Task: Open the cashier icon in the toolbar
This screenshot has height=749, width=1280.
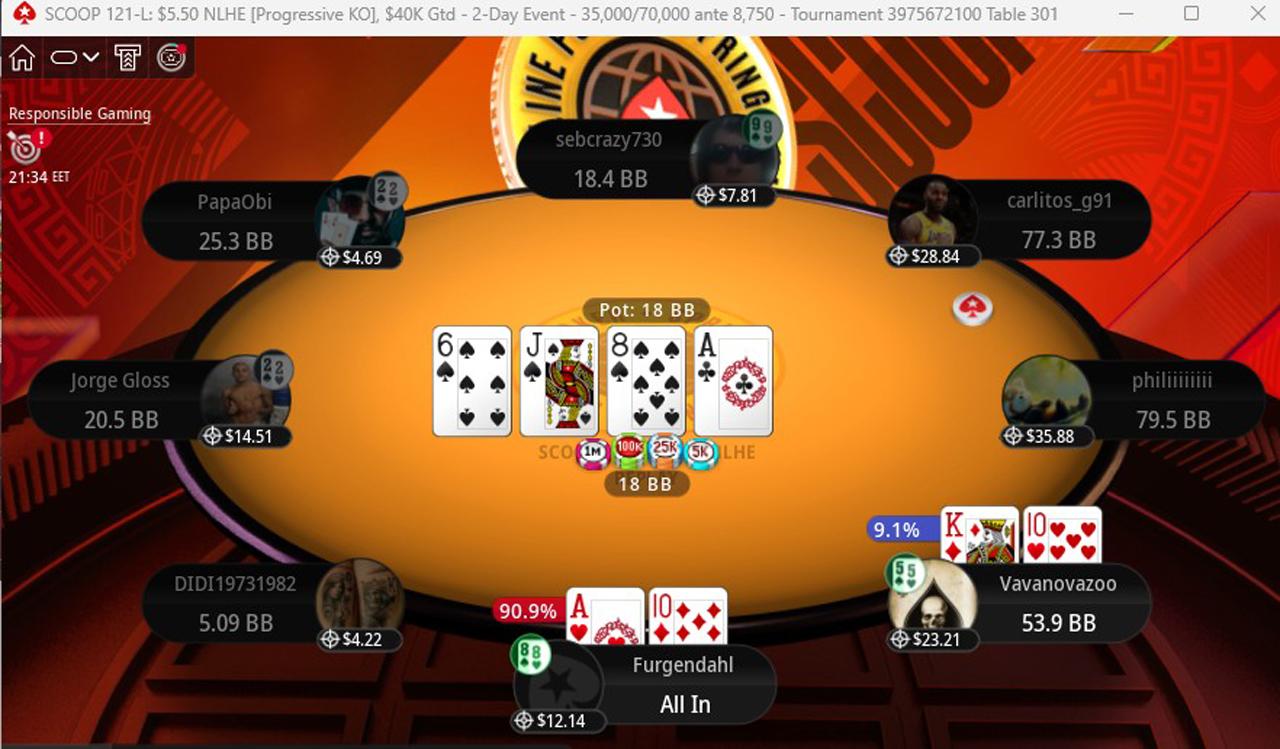Action: click(x=127, y=59)
